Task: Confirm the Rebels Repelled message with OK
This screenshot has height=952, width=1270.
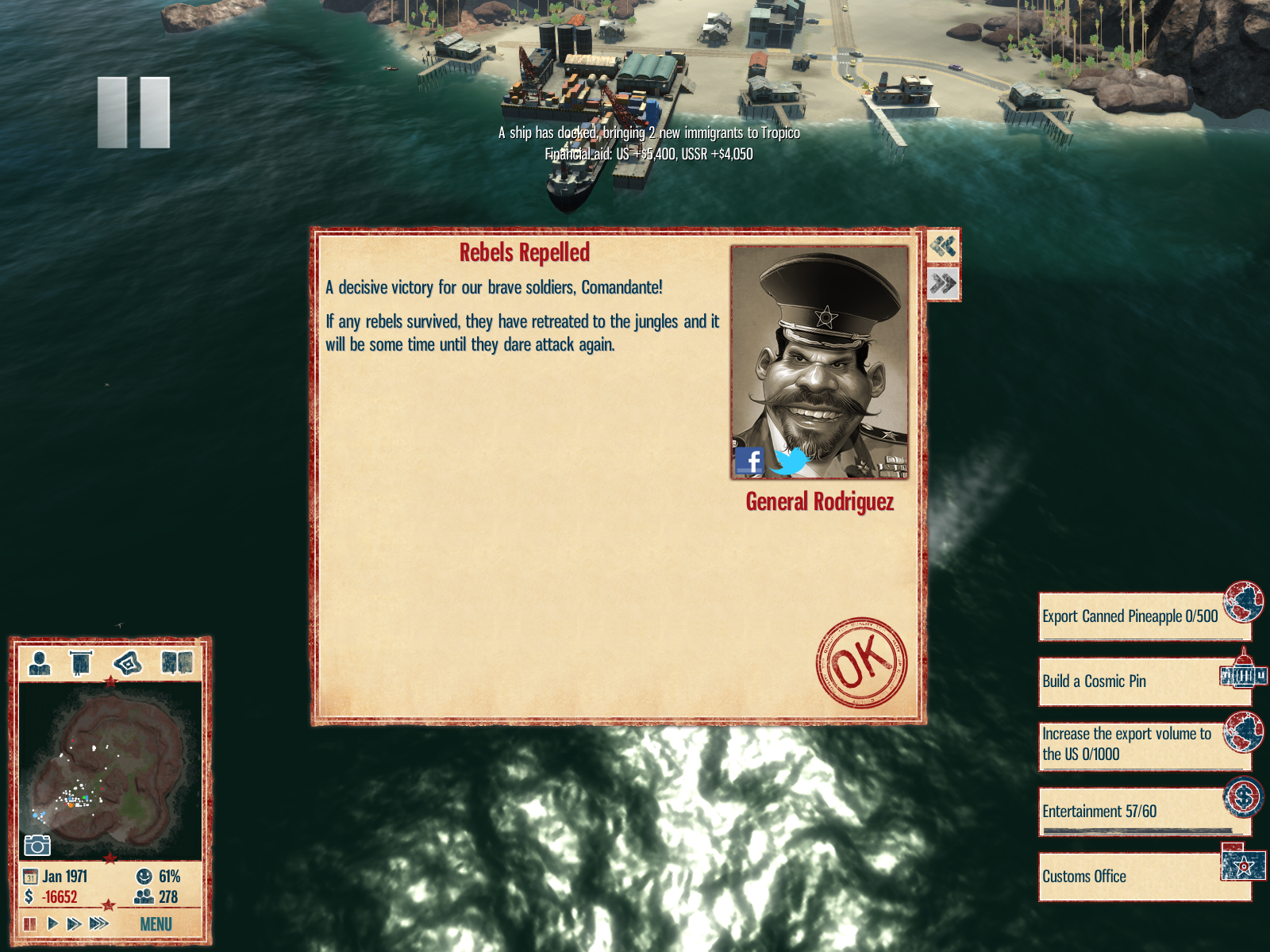Action: (861, 662)
